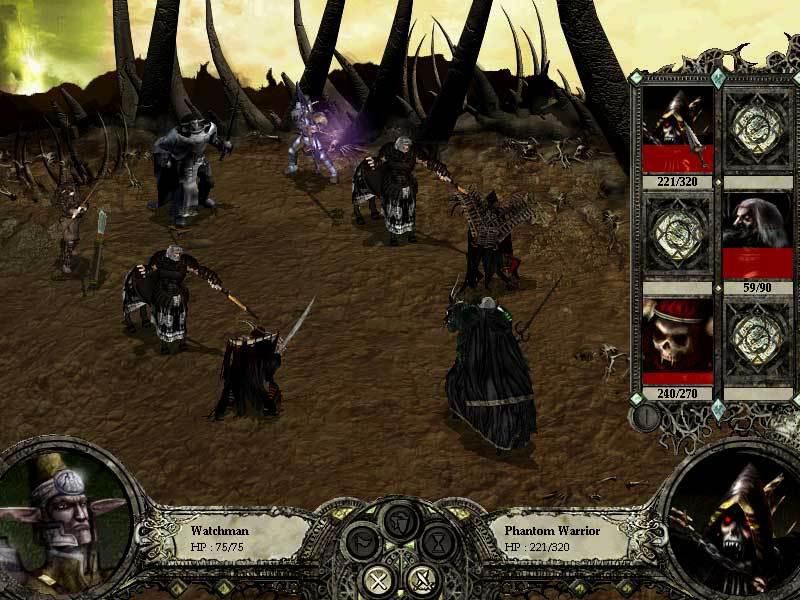The image size is (800, 600).
Task: Click the round X button
Action: (379, 578)
